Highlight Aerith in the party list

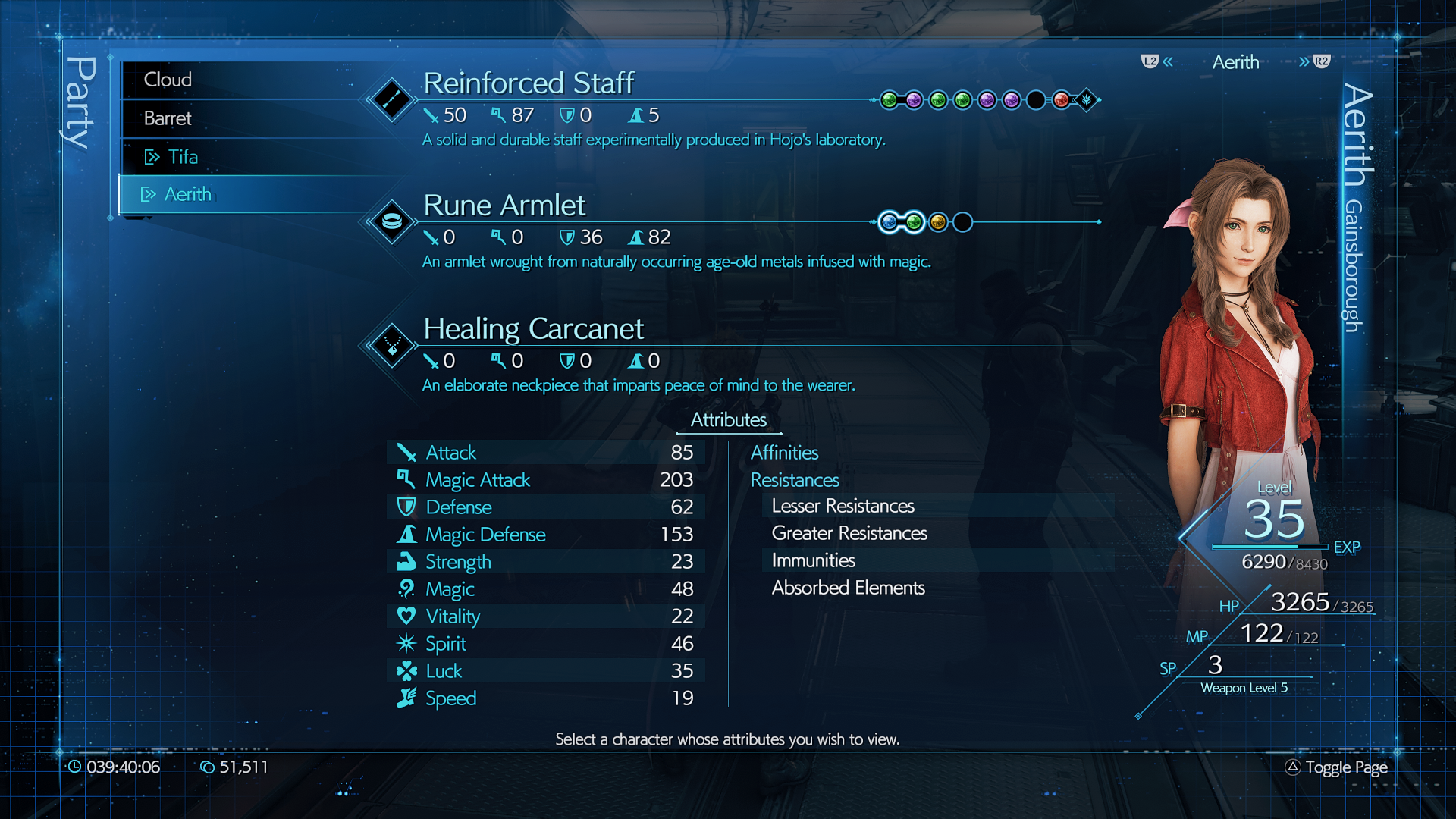point(188,194)
